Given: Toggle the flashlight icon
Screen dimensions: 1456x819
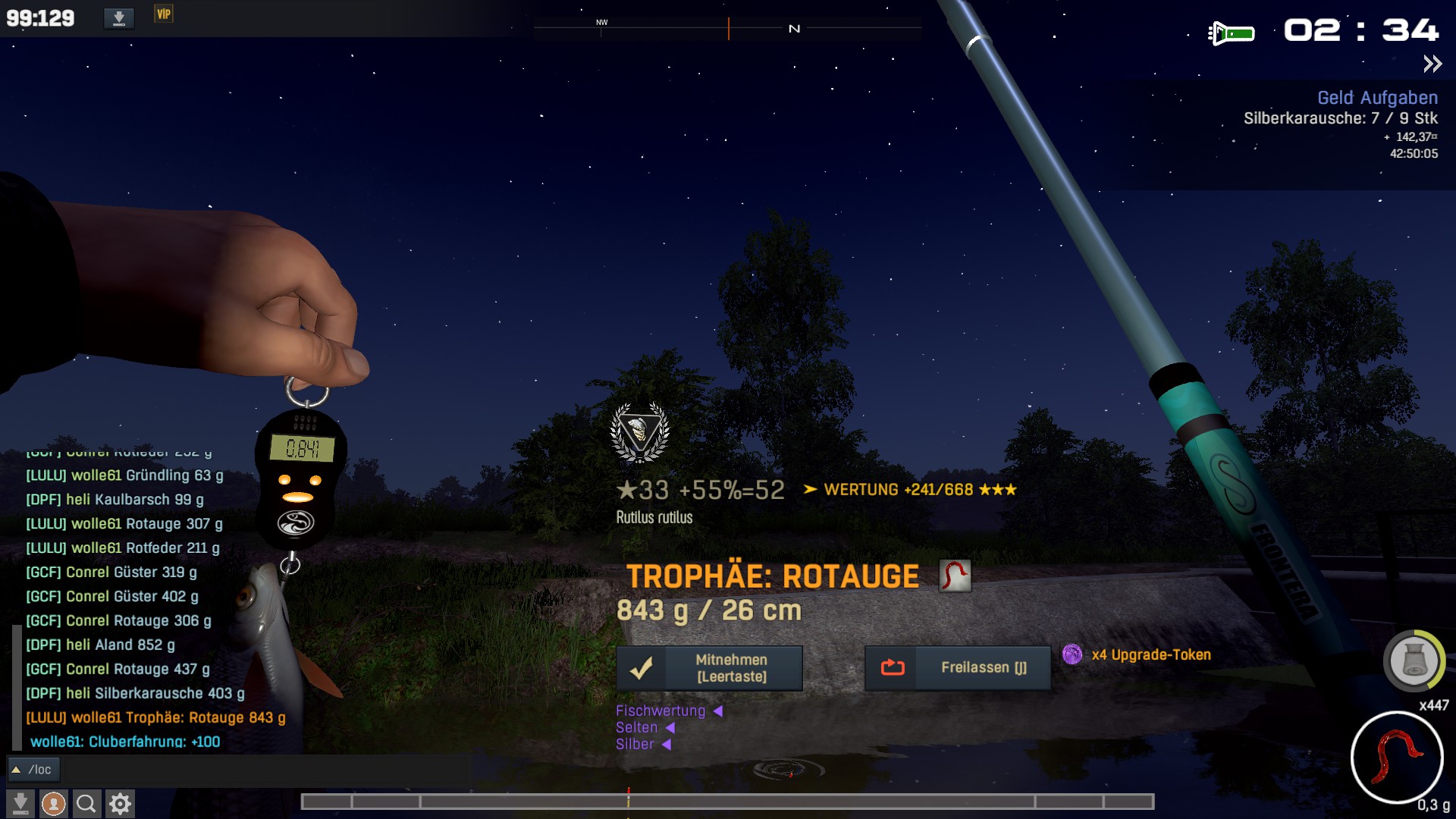Looking at the screenshot, I should (1231, 33).
